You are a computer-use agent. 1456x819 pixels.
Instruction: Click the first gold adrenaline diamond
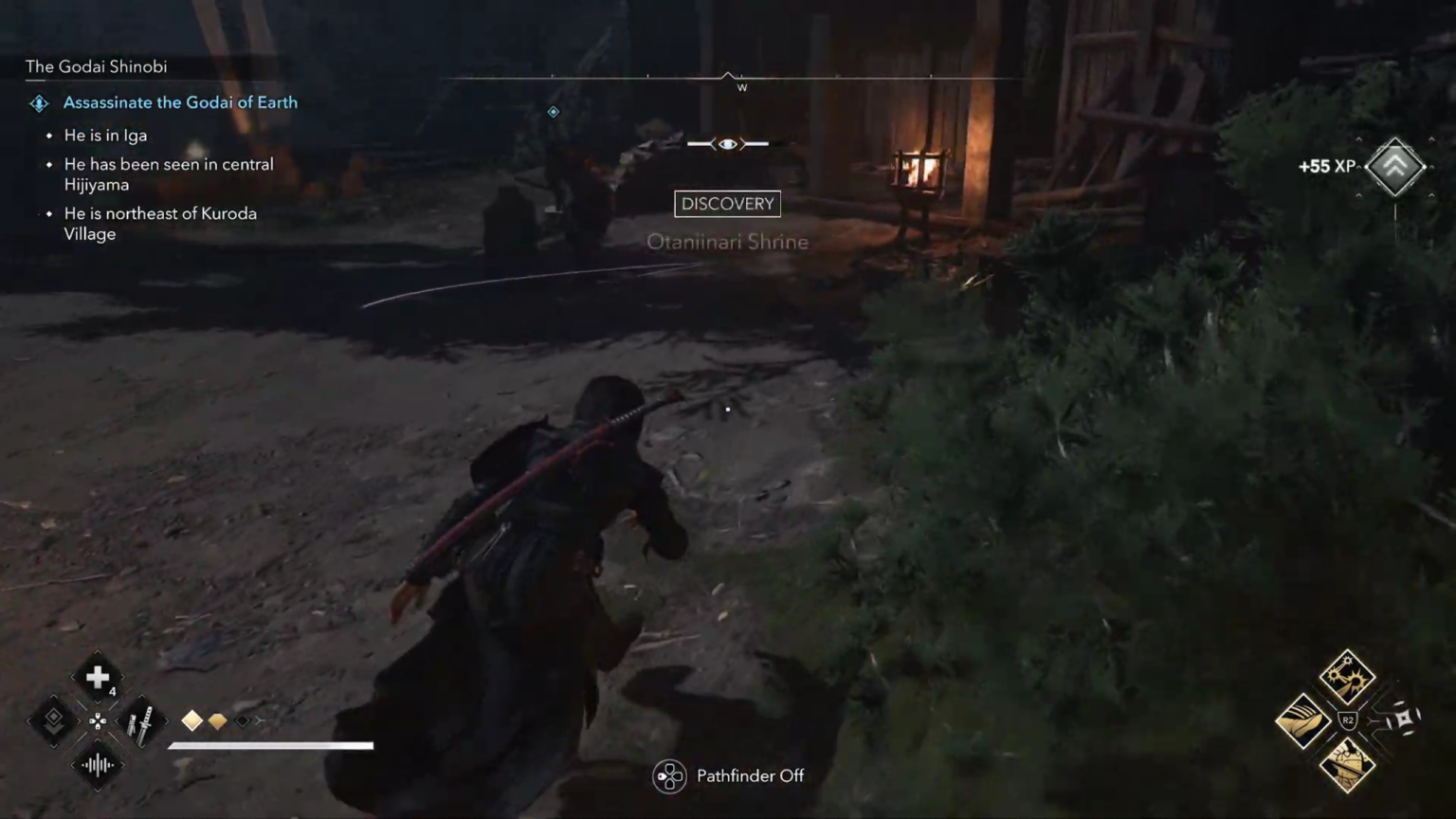click(x=192, y=720)
